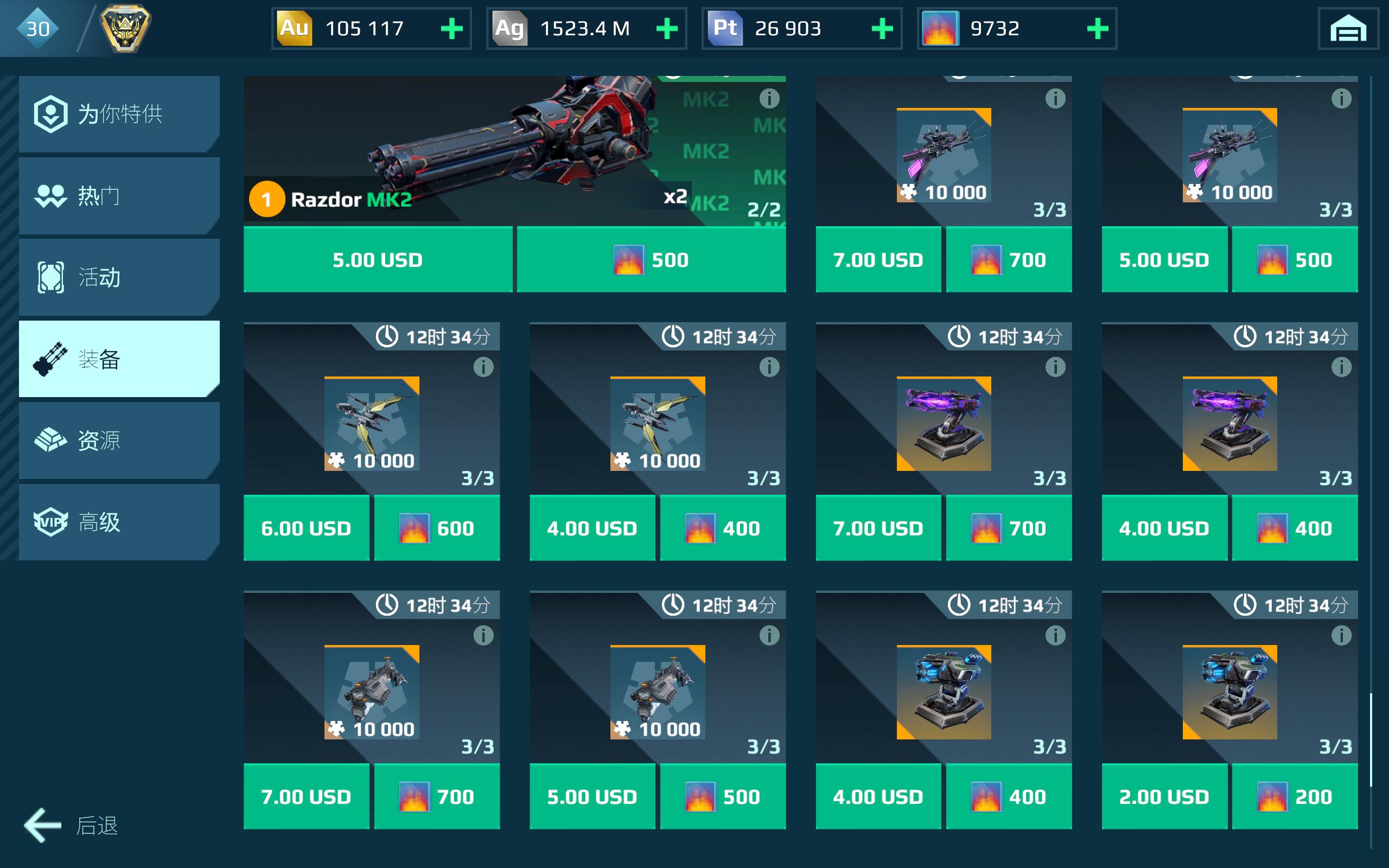Buy the offer for 200 flame currency
The height and width of the screenshot is (868, 1389).
1295,797
